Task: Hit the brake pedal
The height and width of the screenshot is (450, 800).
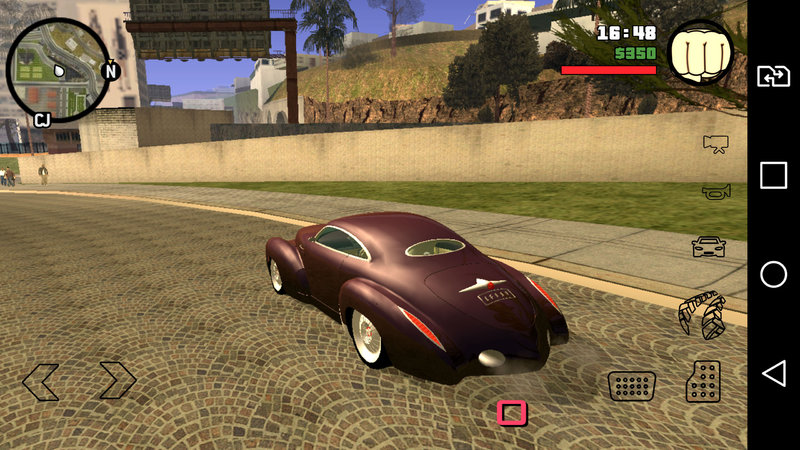Action: (632, 385)
